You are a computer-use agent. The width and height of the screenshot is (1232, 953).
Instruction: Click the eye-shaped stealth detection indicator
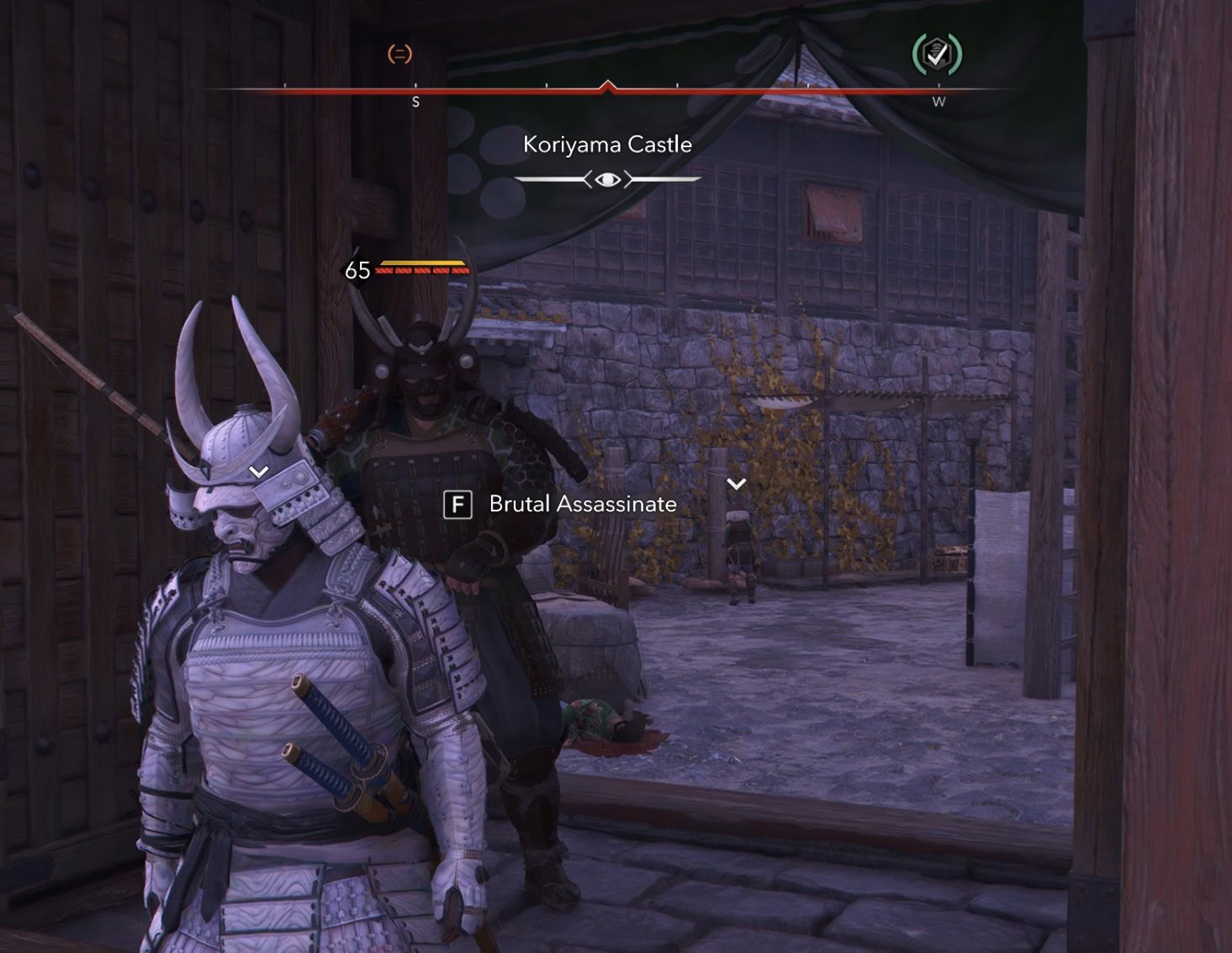point(607,179)
